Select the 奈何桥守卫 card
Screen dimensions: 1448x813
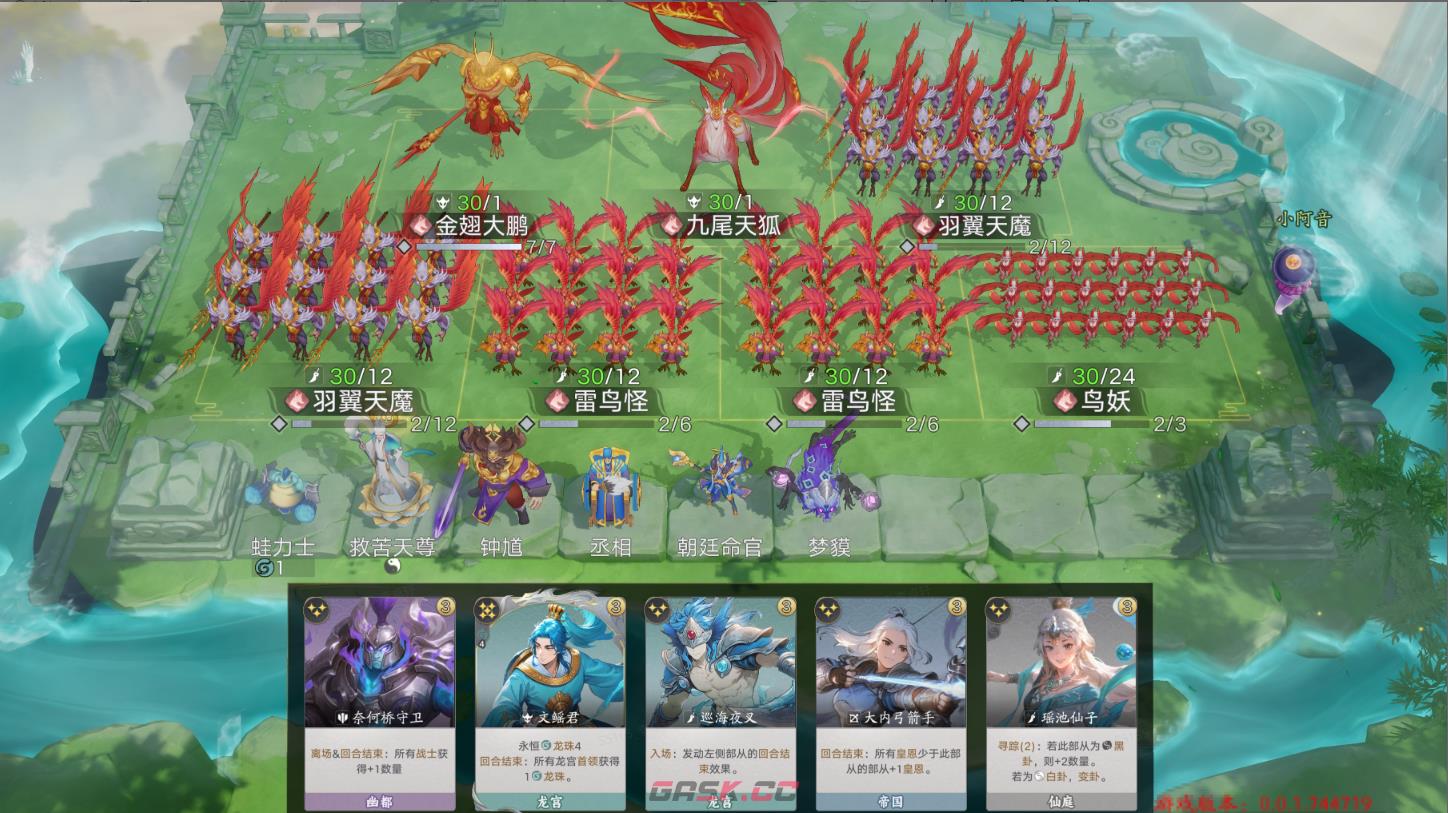[x=379, y=700]
